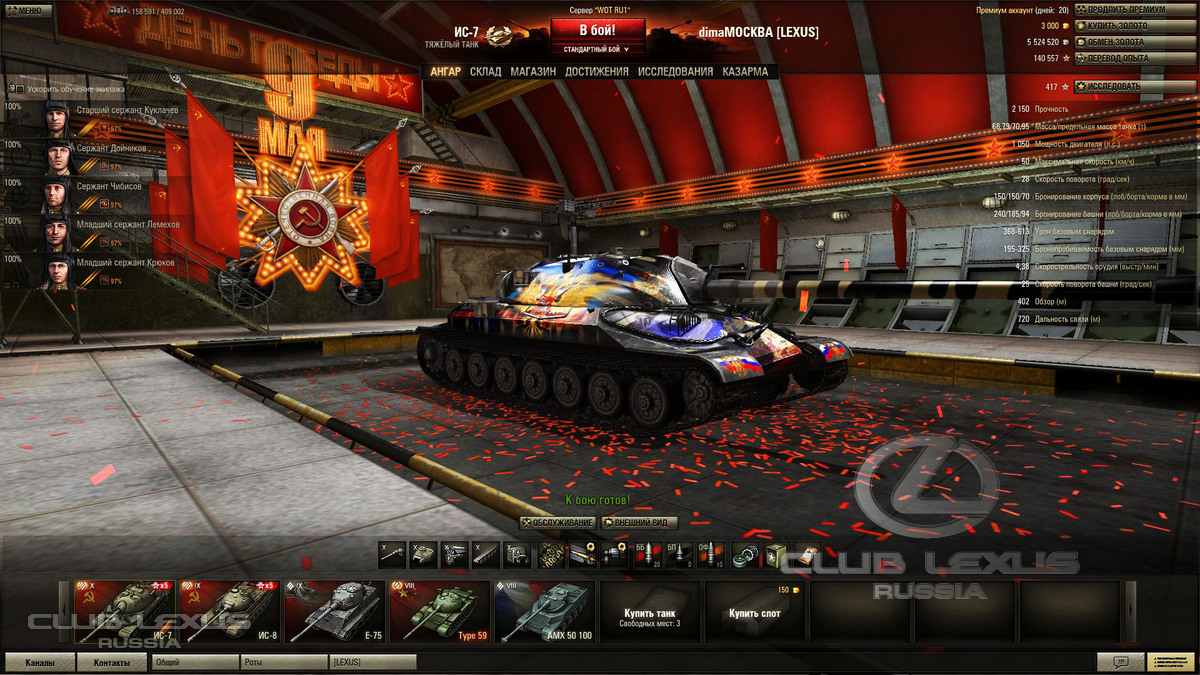This screenshot has height=675, width=1200.
Task: Click the Купить танк slot
Action: (649, 611)
